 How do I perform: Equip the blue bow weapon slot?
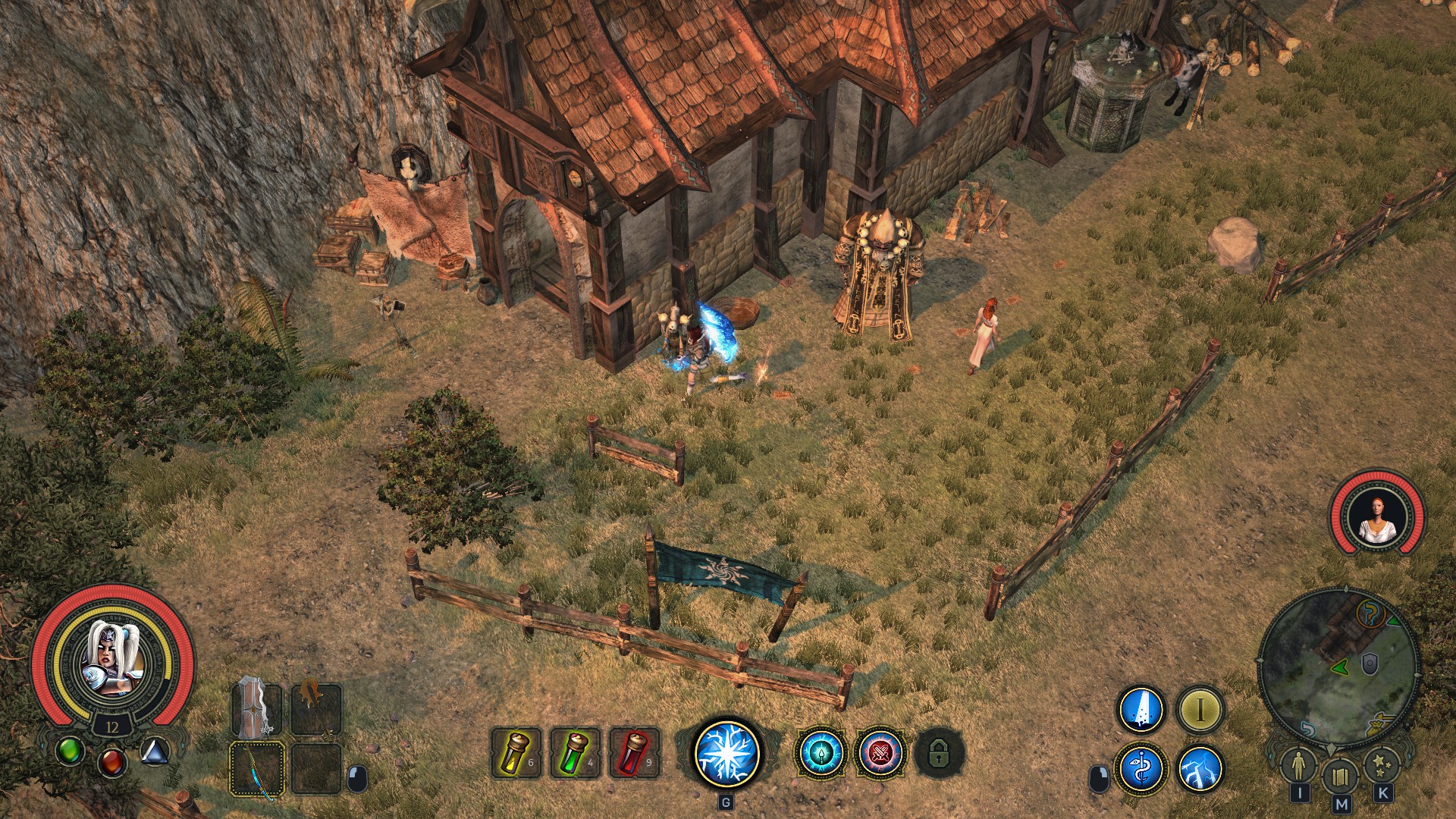[256, 769]
